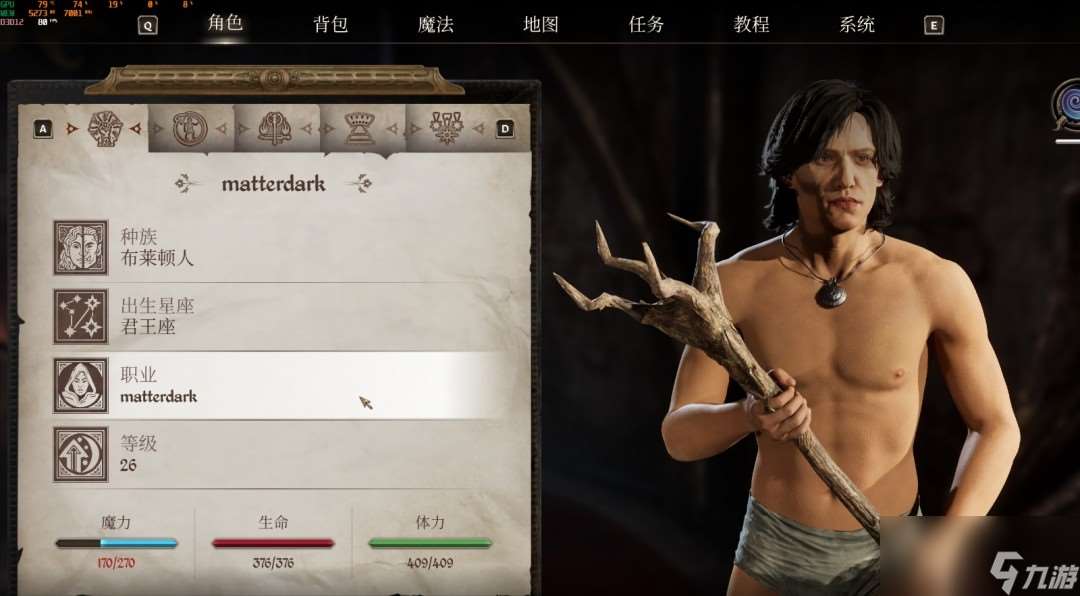Open the 魔法 magic menu
The width and height of the screenshot is (1080, 596).
435,24
